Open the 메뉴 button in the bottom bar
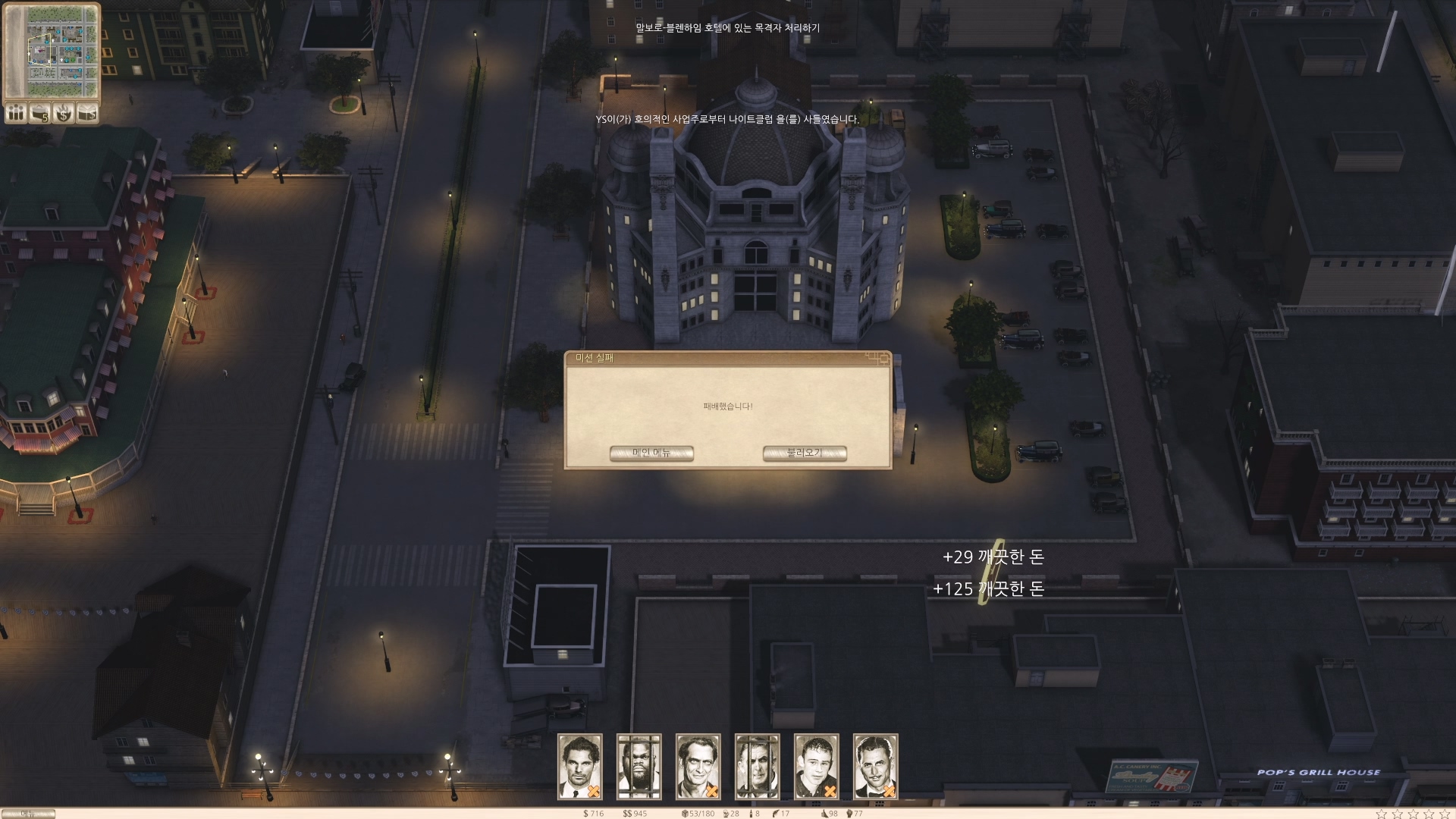This screenshot has width=1456, height=819. click(x=28, y=814)
